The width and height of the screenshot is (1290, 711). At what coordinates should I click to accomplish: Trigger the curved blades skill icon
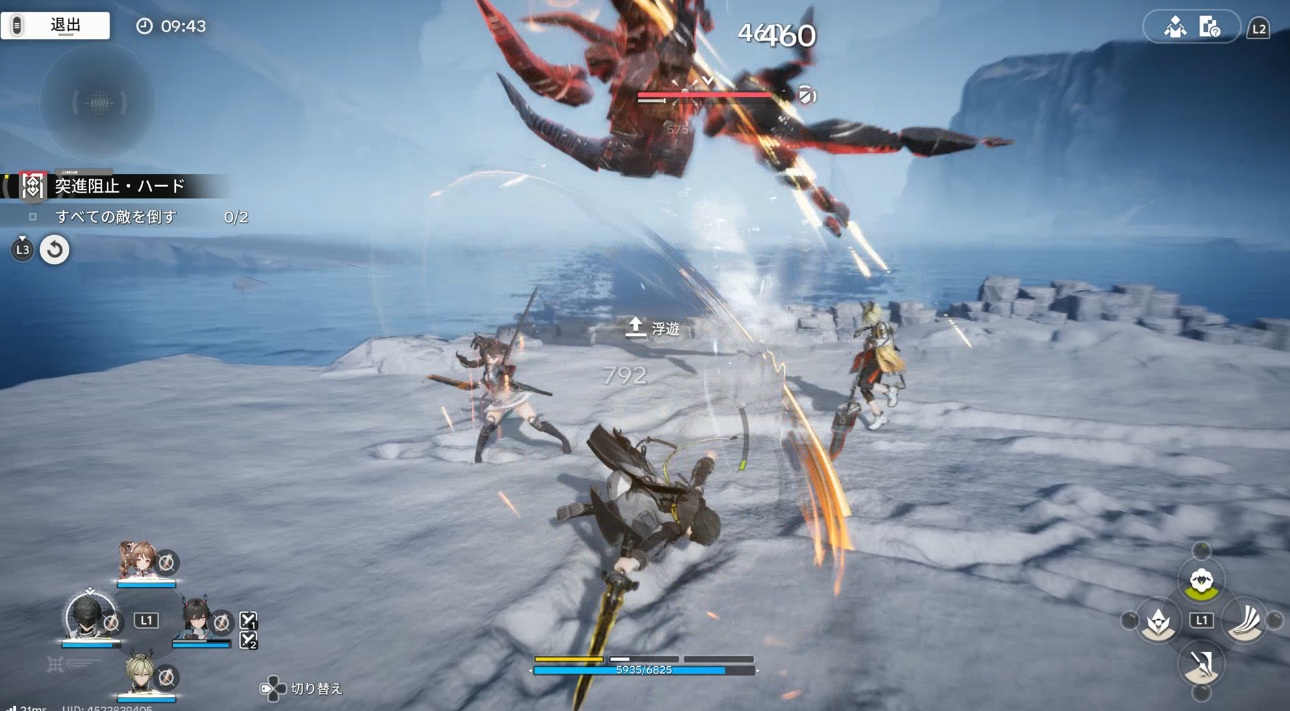[x=1243, y=621]
